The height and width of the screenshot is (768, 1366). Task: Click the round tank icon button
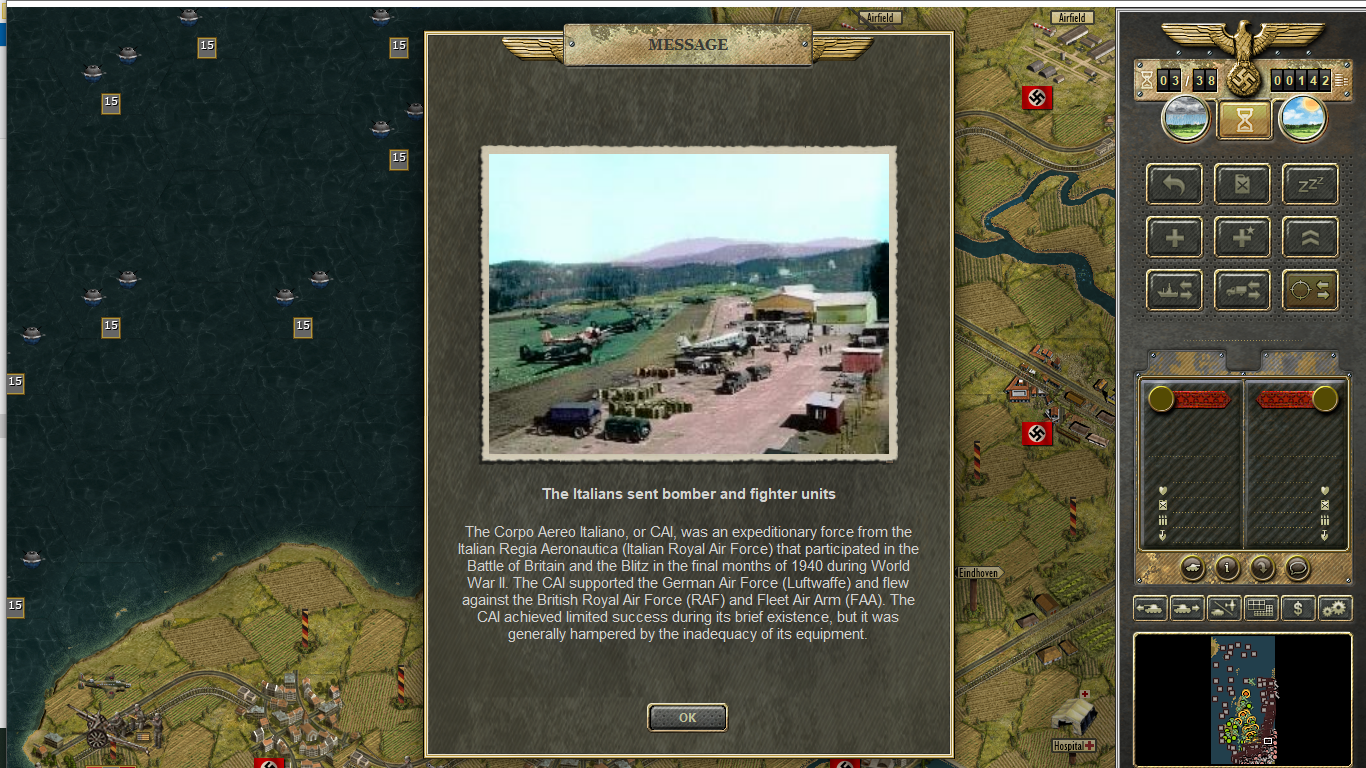[1192, 568]
